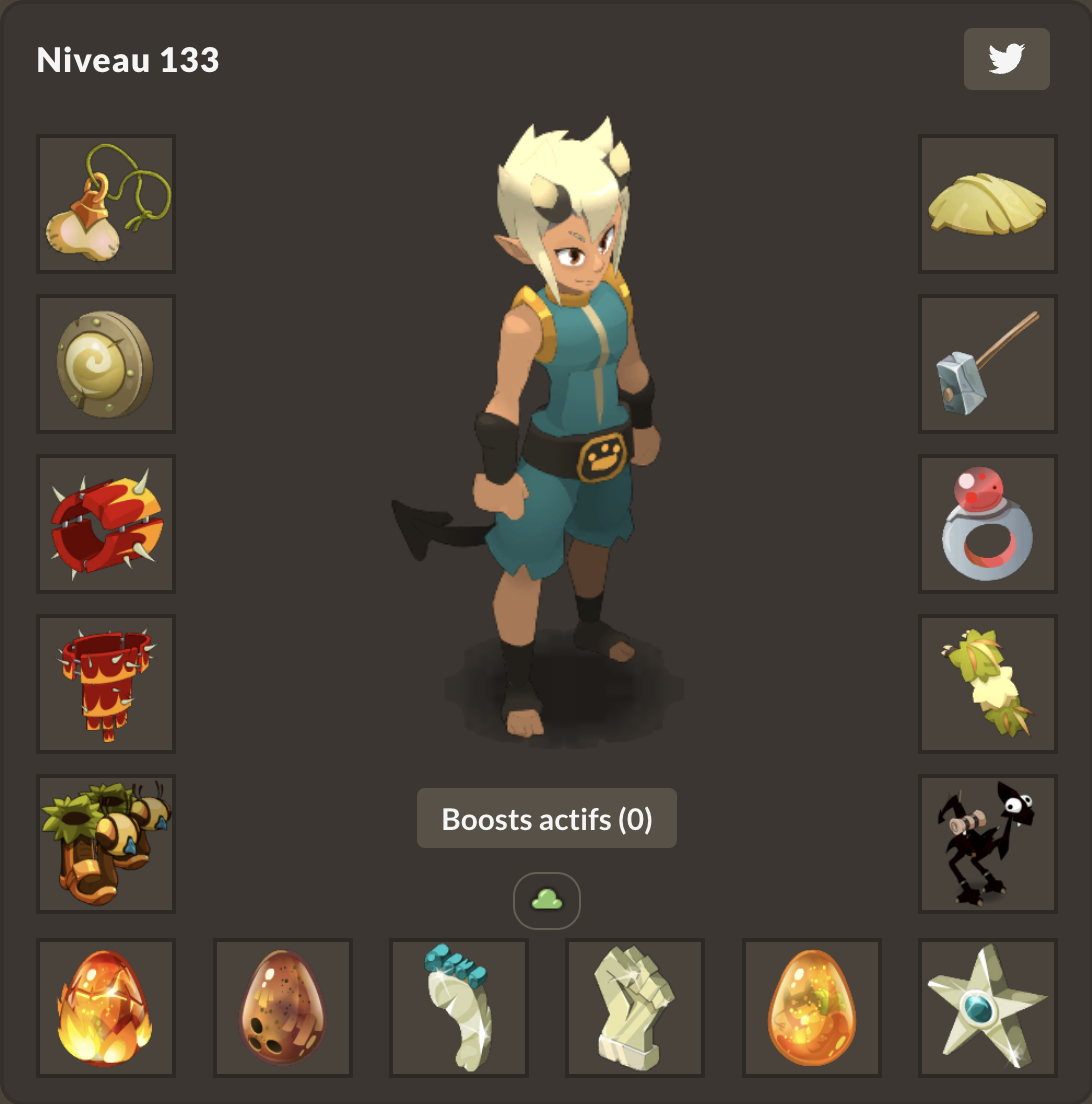Select the gourd amulet equipment slot
The height and width of the screenshot is (1104, 1092).
106,204
